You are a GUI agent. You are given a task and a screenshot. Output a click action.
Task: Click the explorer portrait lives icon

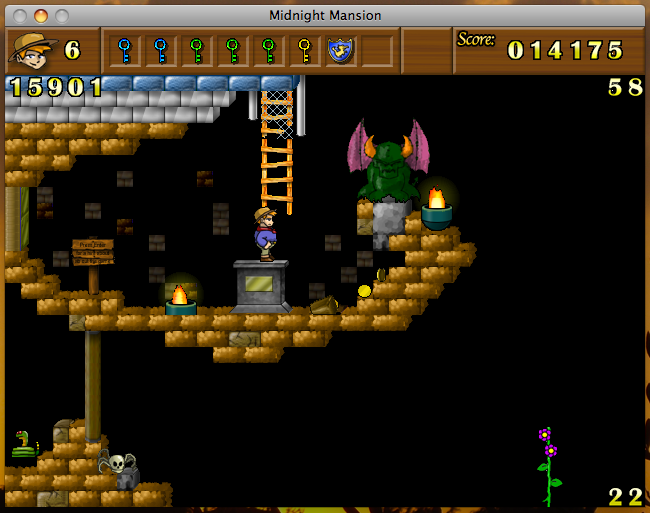pos(30,49)
